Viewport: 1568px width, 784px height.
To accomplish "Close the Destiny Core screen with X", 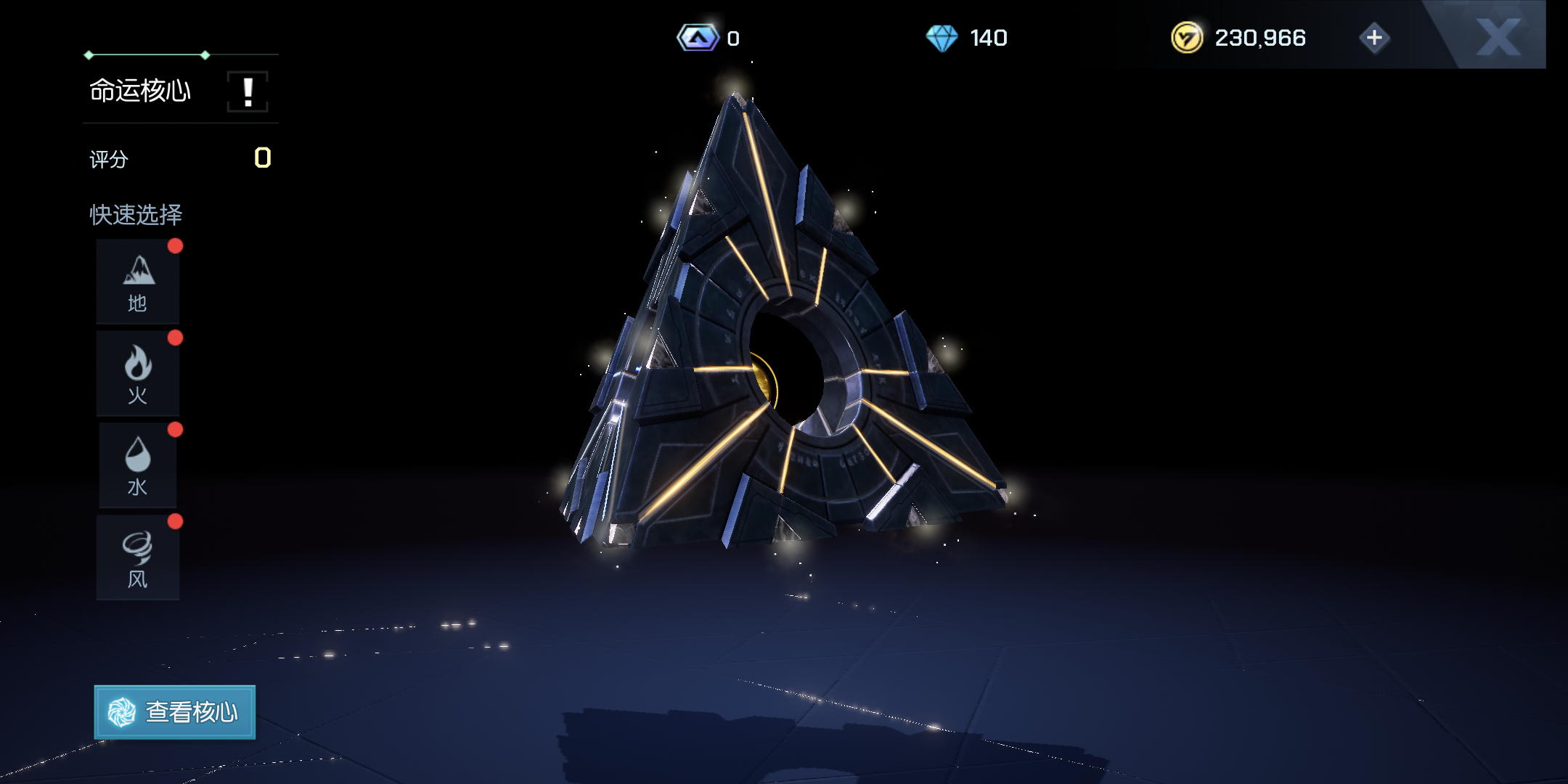I will click(x=1498, y=36).
